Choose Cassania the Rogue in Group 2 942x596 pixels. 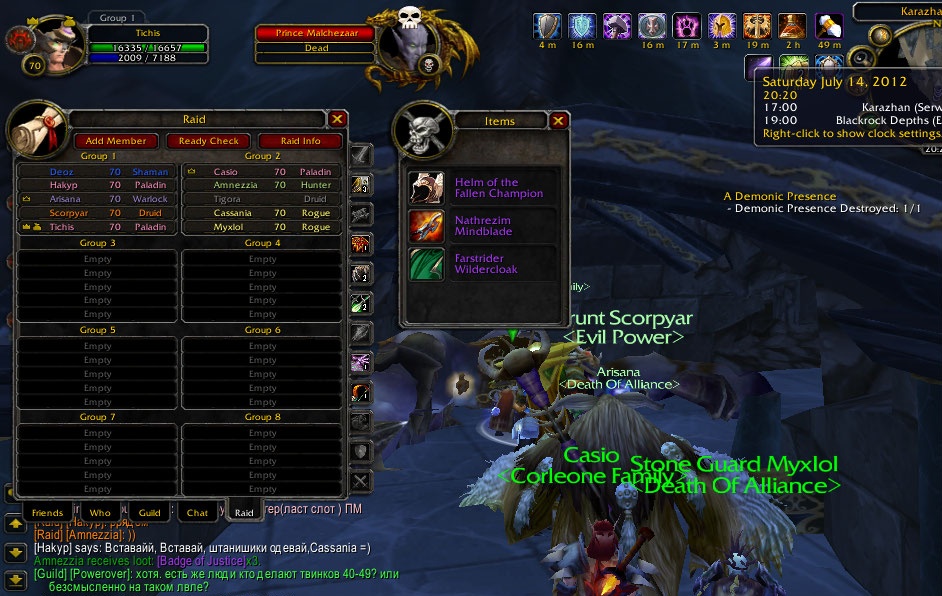[262, 213]
